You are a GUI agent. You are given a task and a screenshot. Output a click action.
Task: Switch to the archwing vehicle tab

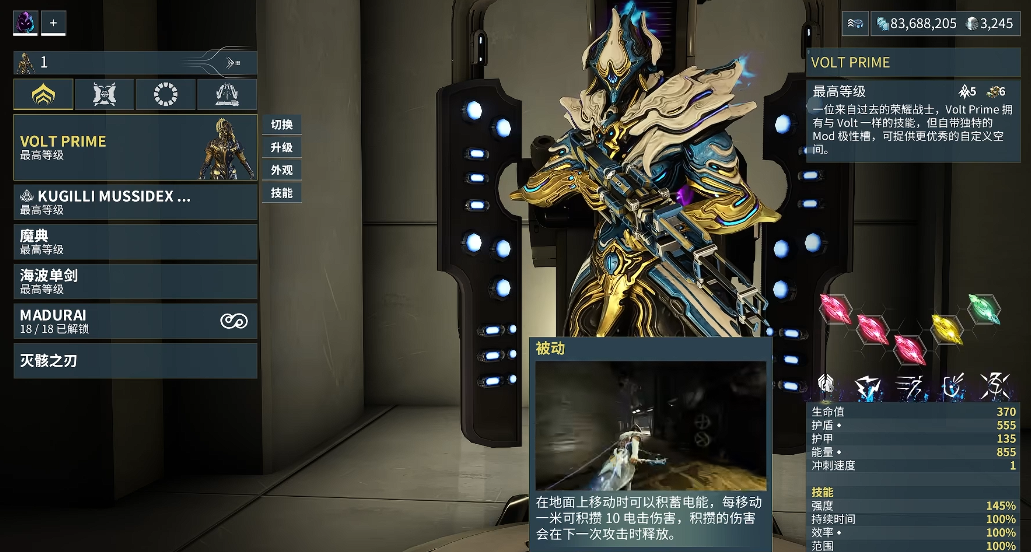(226, 95)
